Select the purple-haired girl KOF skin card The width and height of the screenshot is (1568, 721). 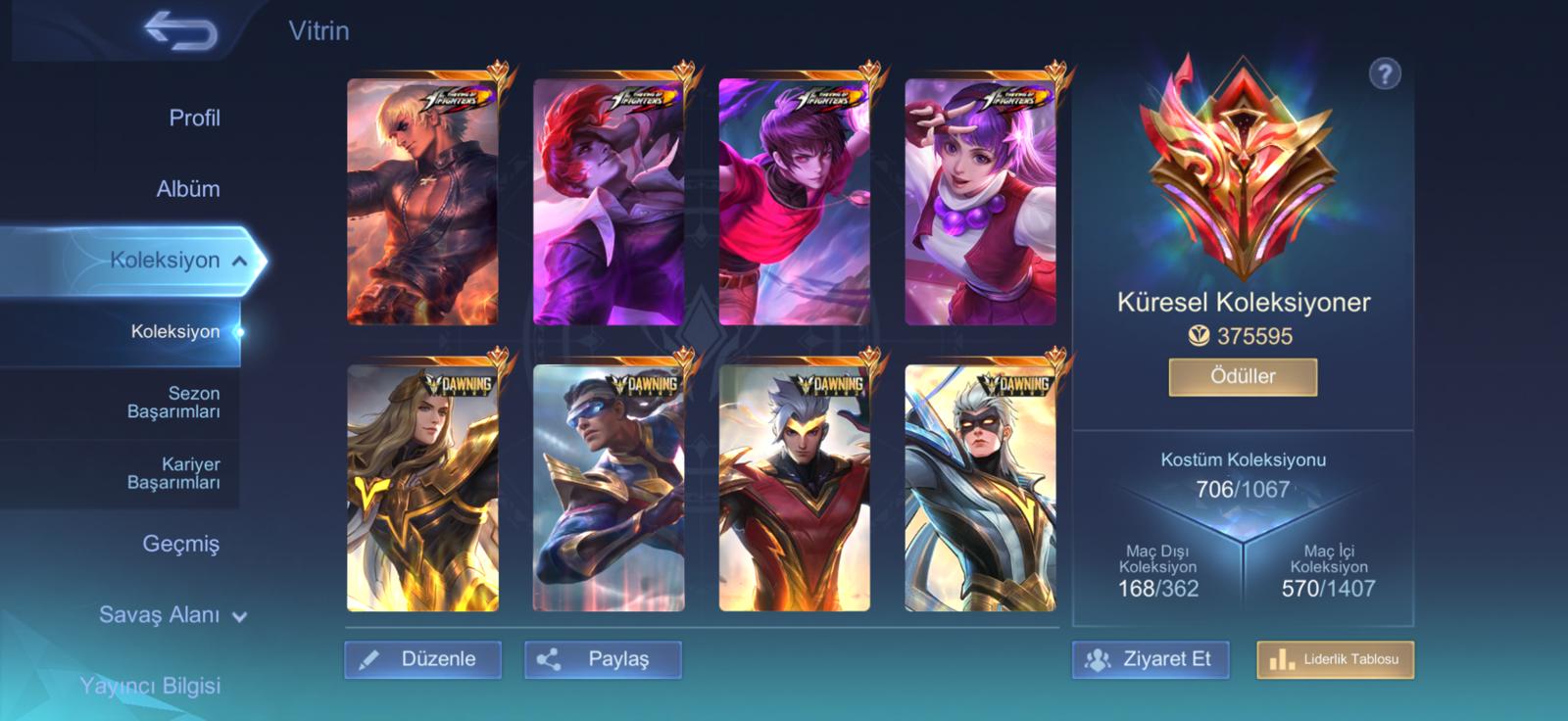coord(980,202)
